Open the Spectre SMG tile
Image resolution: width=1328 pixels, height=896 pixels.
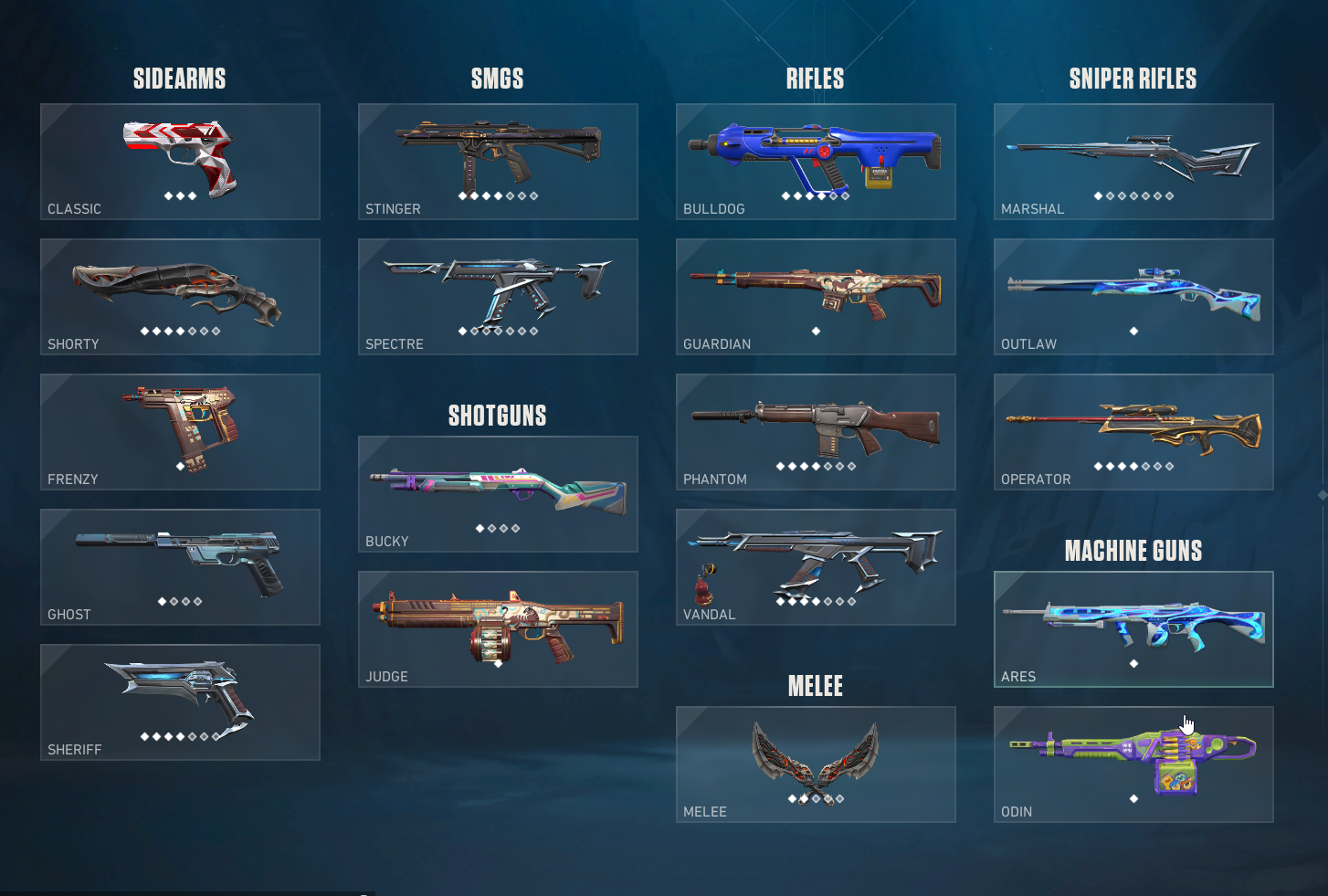tap(498, 297)
